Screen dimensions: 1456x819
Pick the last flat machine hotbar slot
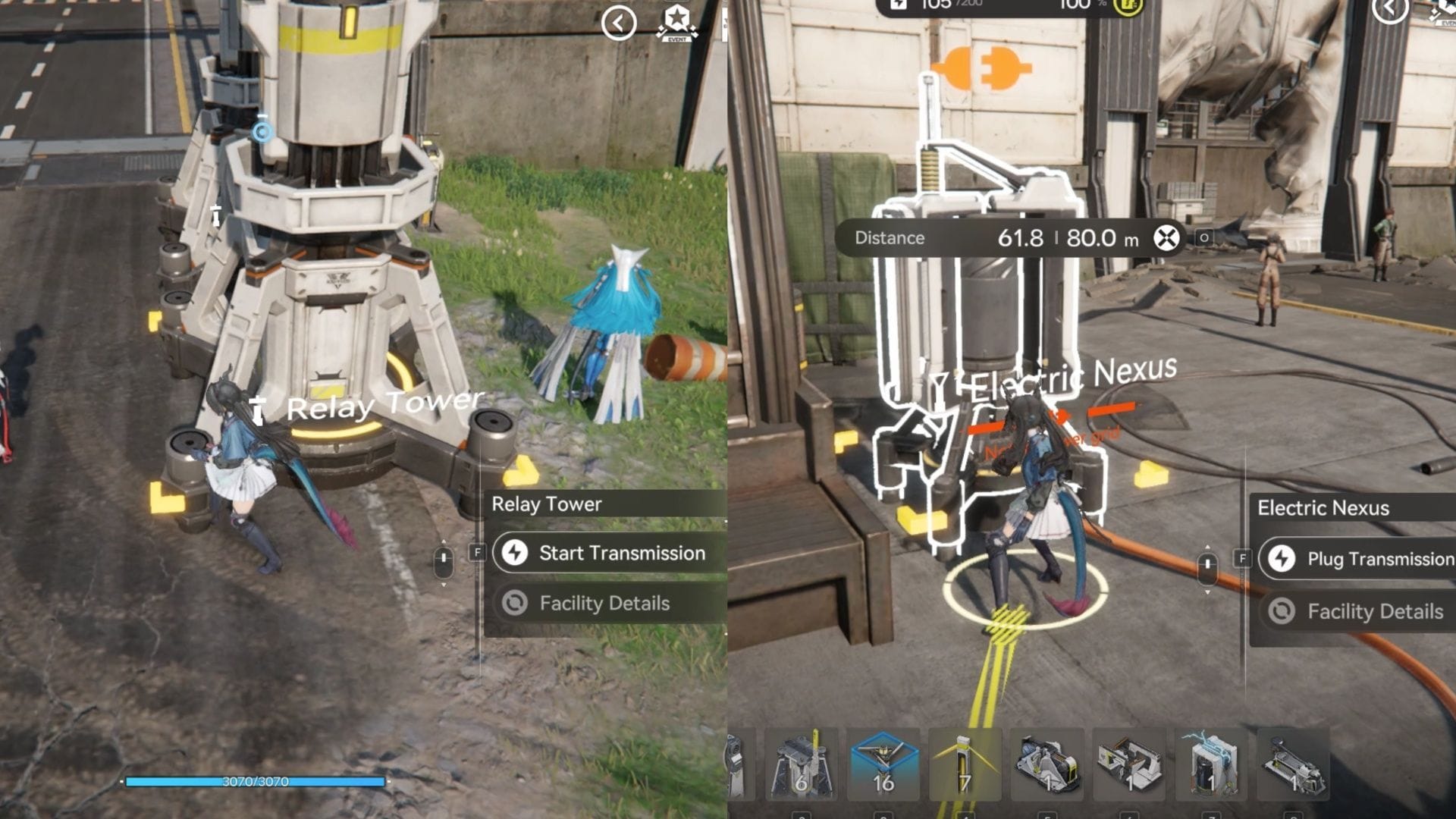[x=1293, y=764]
